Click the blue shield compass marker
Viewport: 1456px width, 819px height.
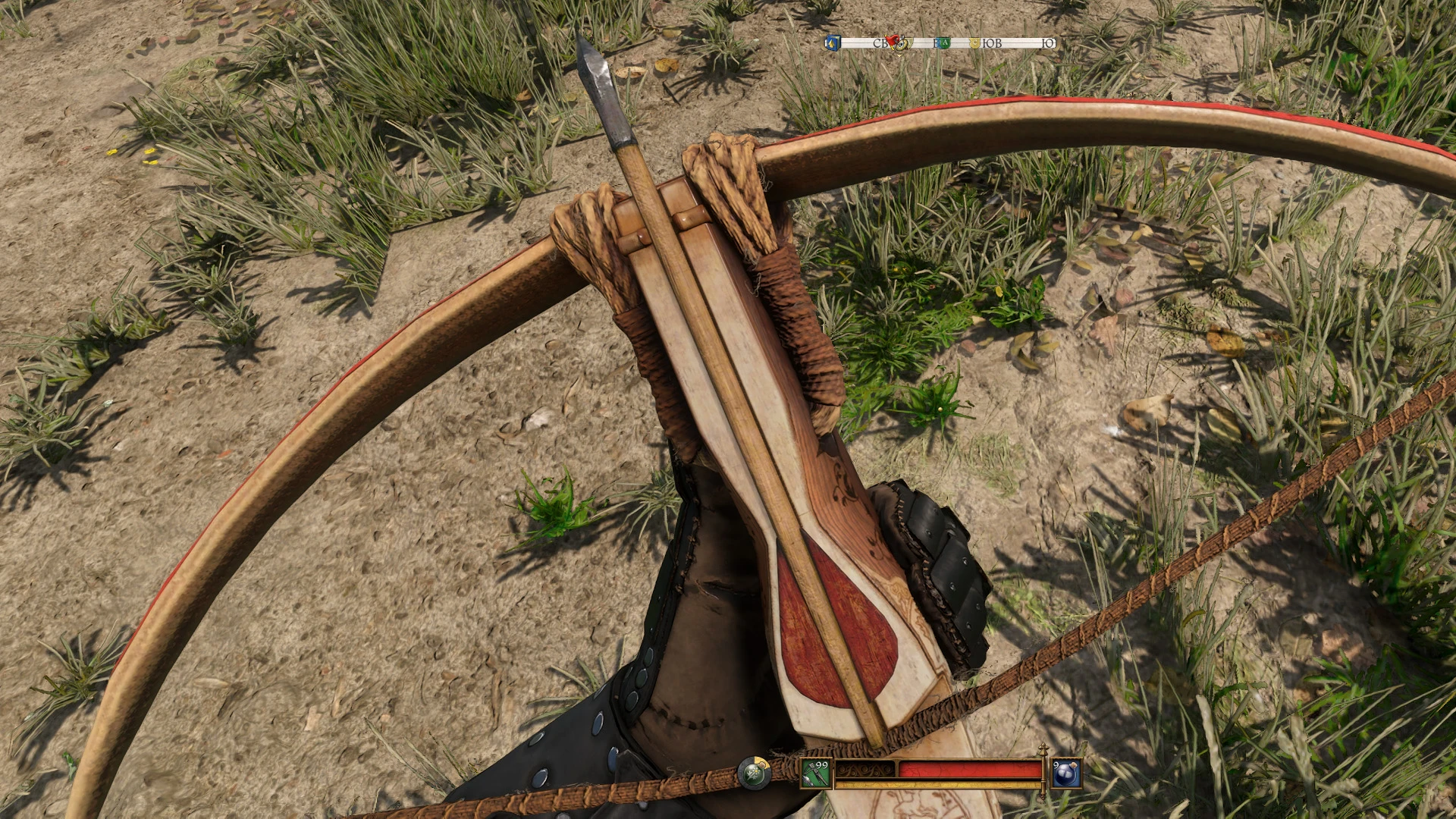pos(833,43)
